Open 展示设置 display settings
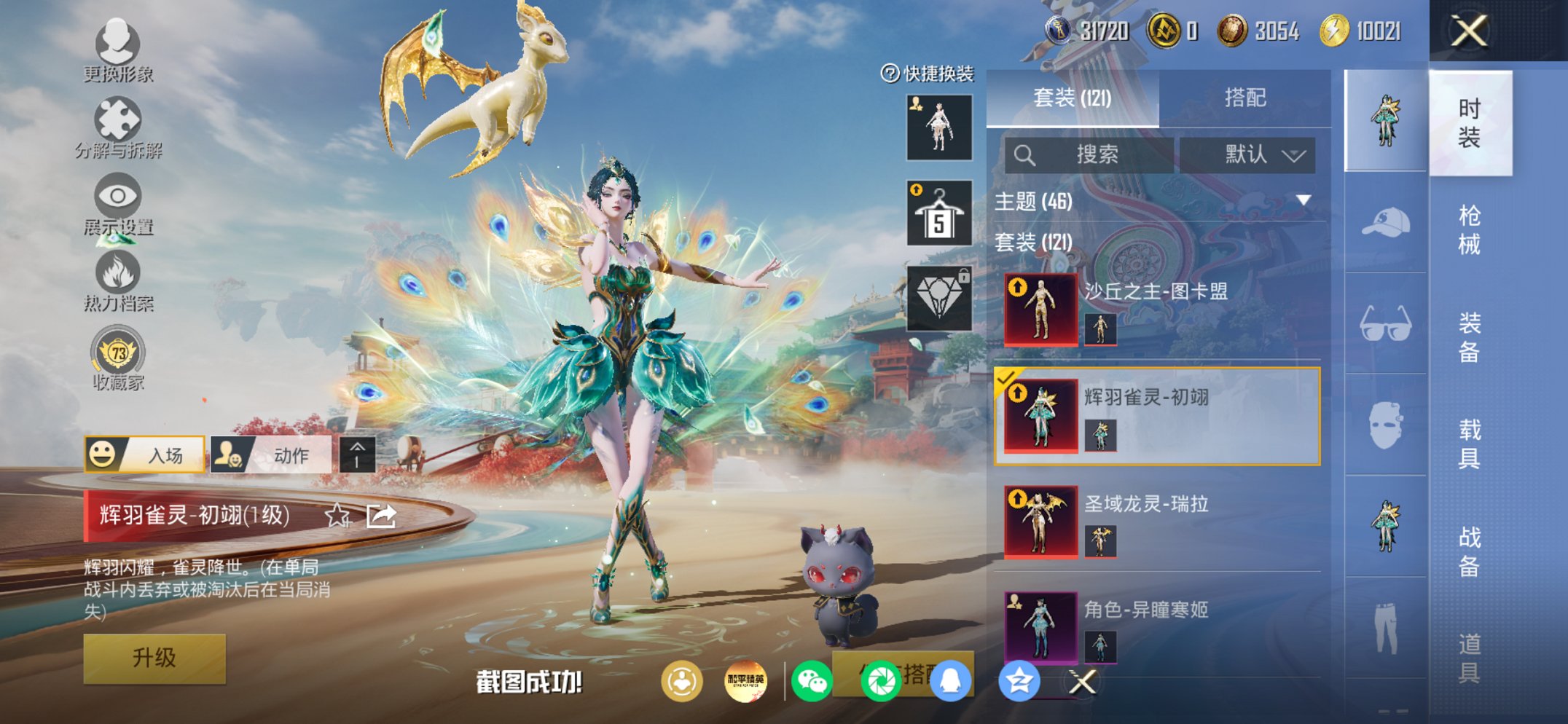This screenshot has height=724, width=1568. [117, 205]
